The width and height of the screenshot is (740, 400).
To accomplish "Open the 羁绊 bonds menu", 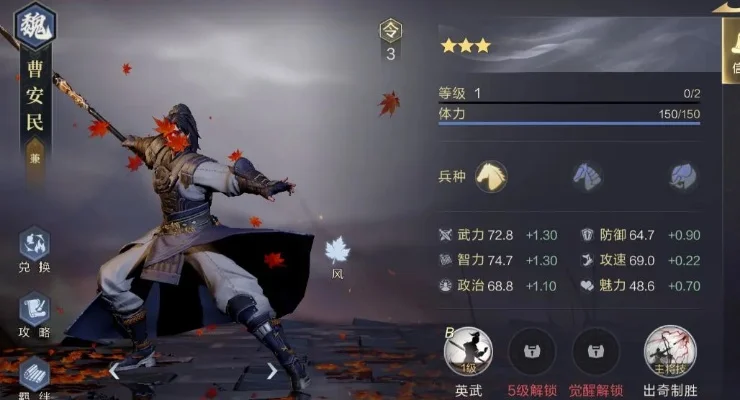I will click(x=34, y=377).
